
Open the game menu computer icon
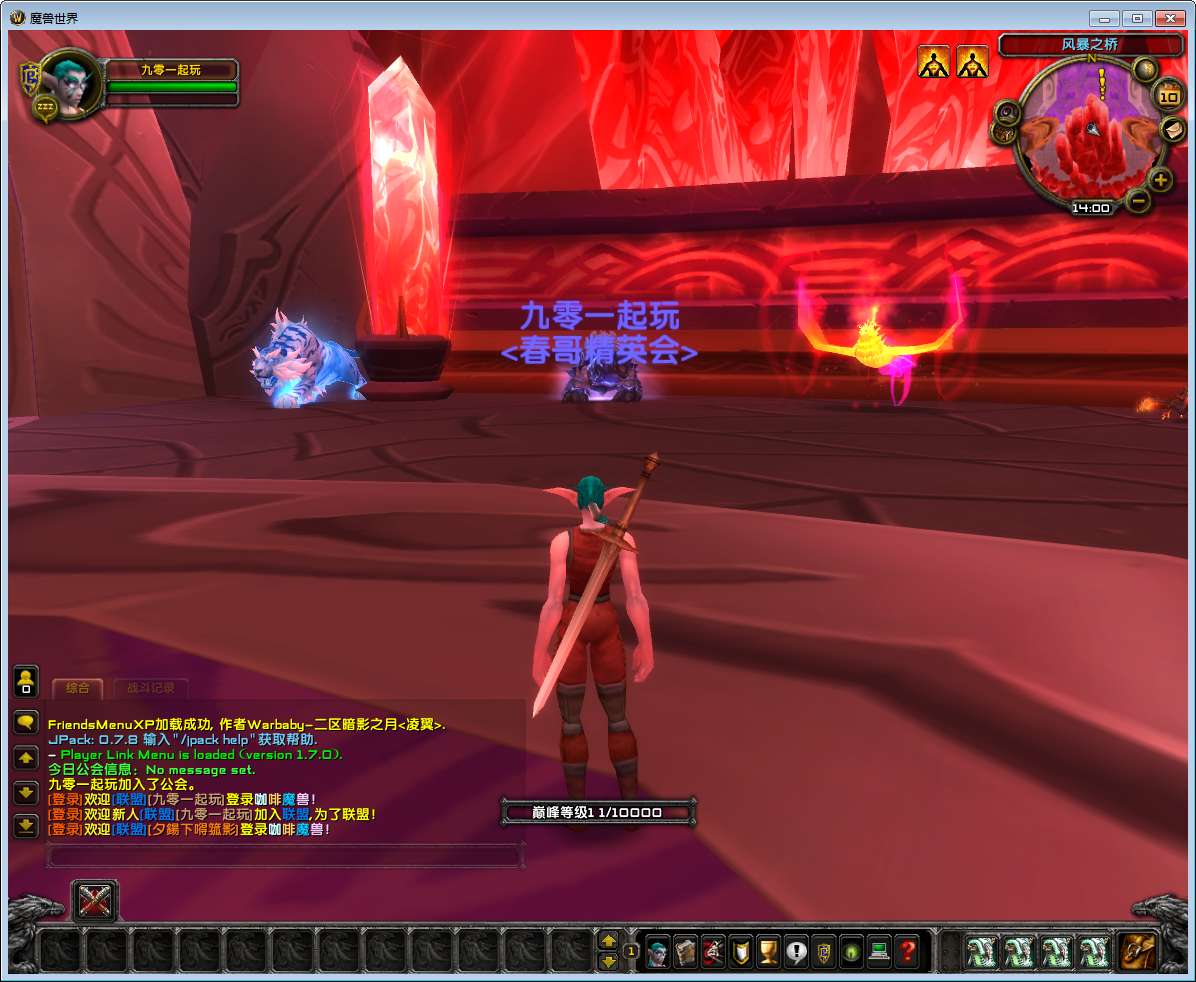click(x=879, y=950)
